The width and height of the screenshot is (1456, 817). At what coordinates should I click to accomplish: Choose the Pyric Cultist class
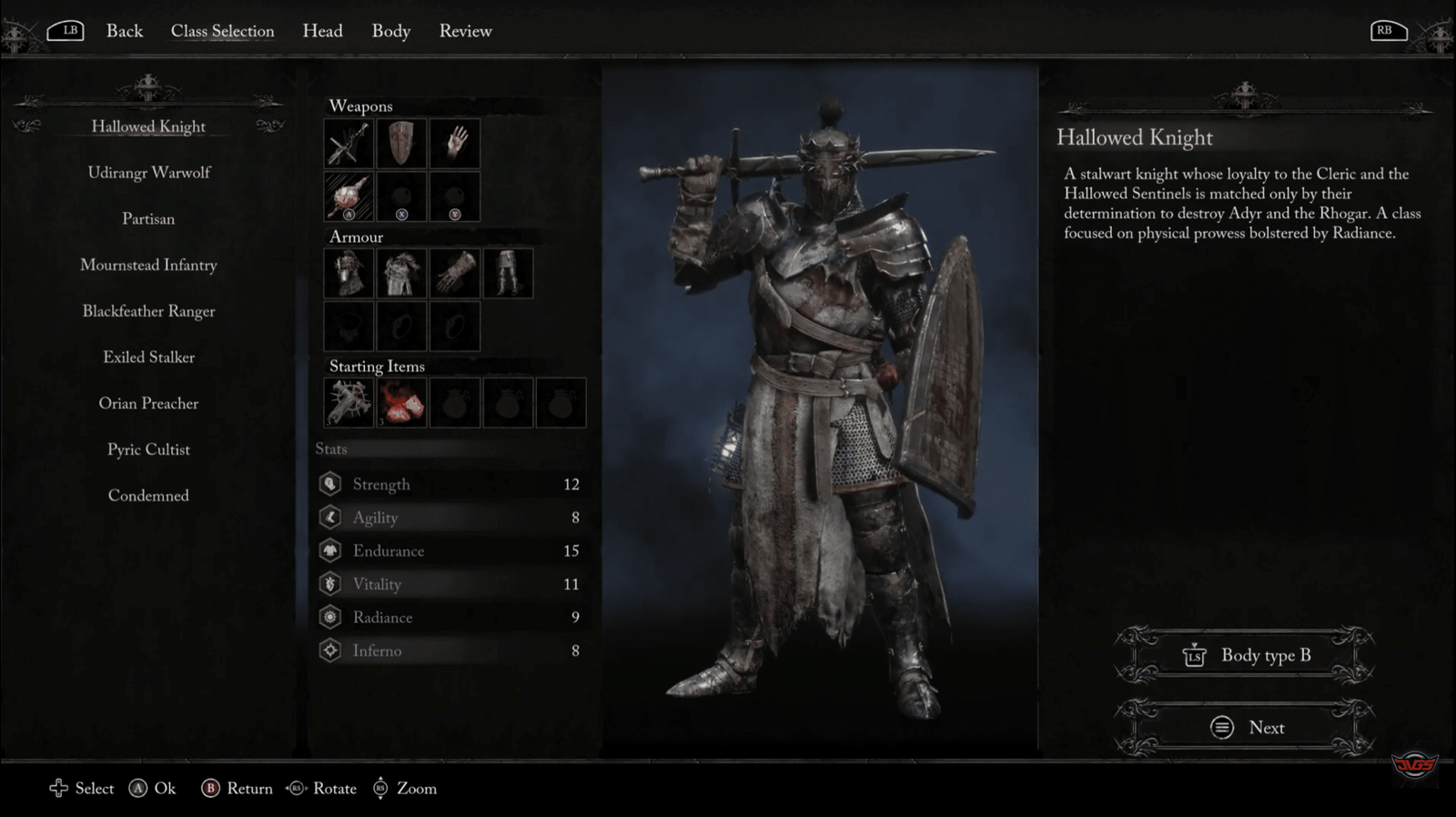[x=148, y=449]
